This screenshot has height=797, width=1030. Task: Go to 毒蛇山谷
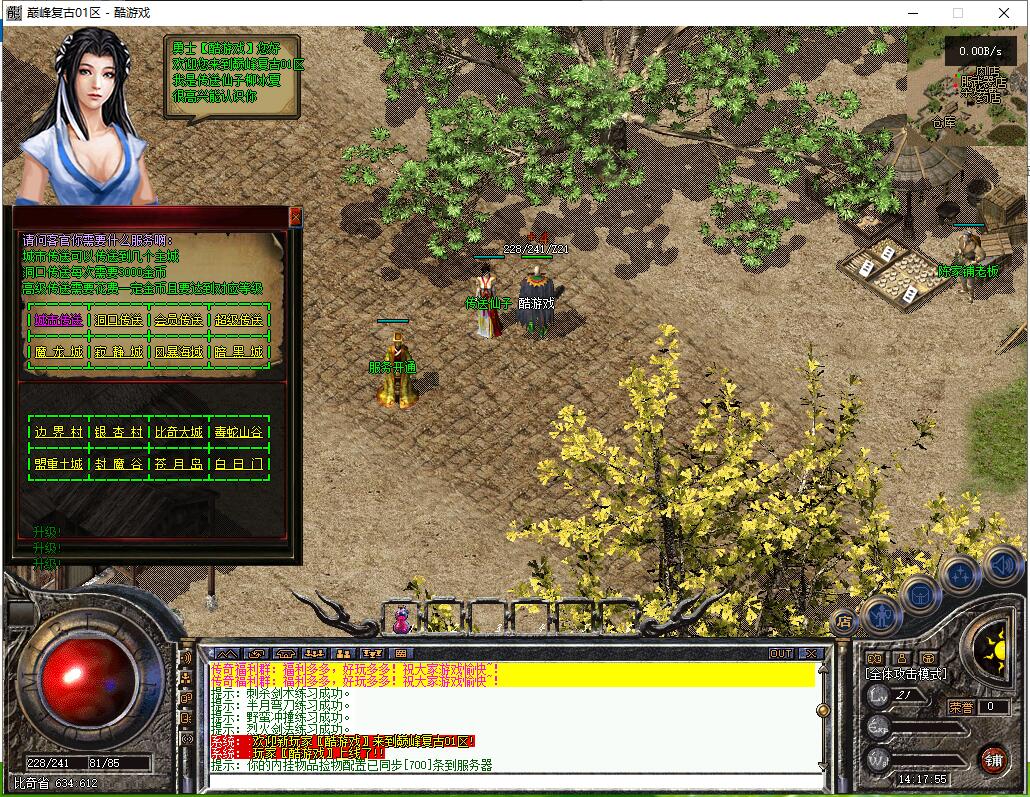pos(239,432)
